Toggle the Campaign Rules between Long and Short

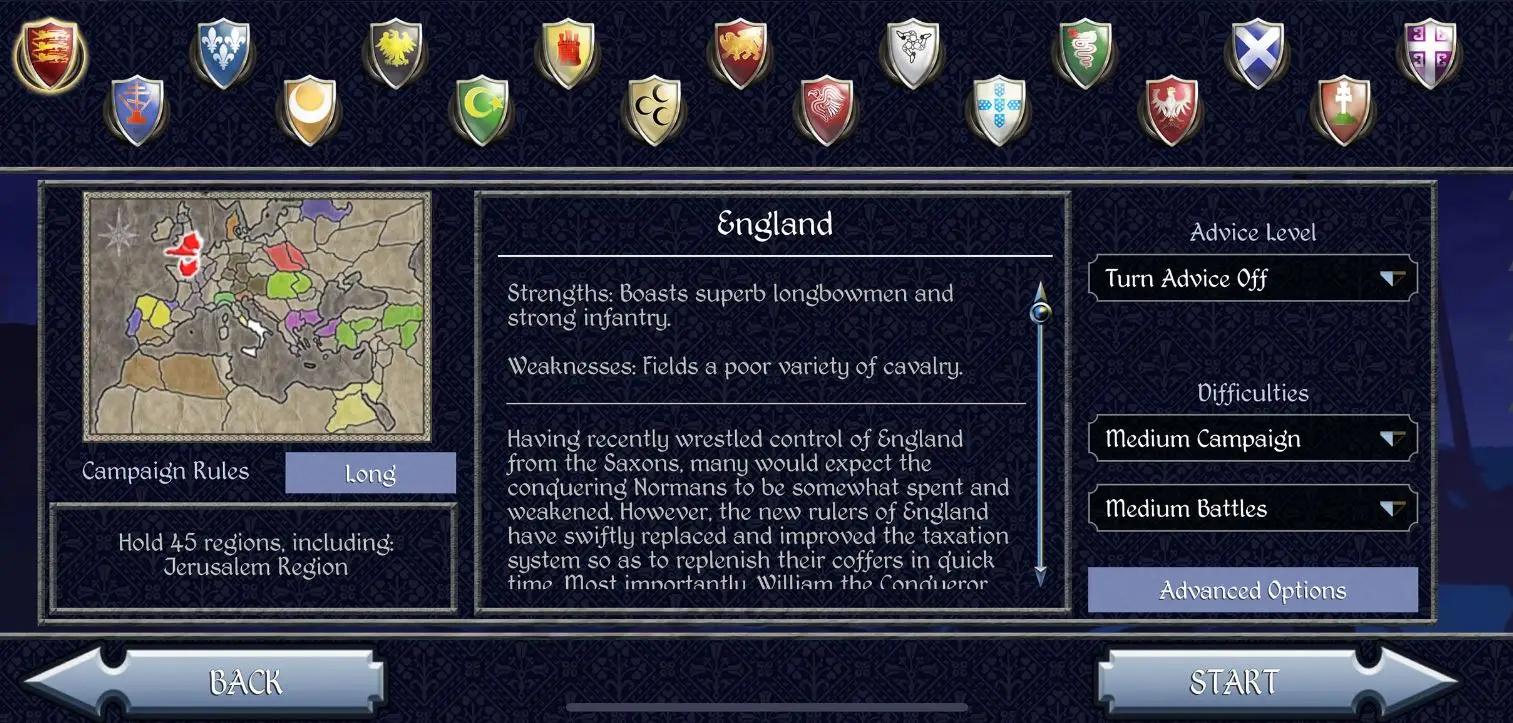coord(369,472)
